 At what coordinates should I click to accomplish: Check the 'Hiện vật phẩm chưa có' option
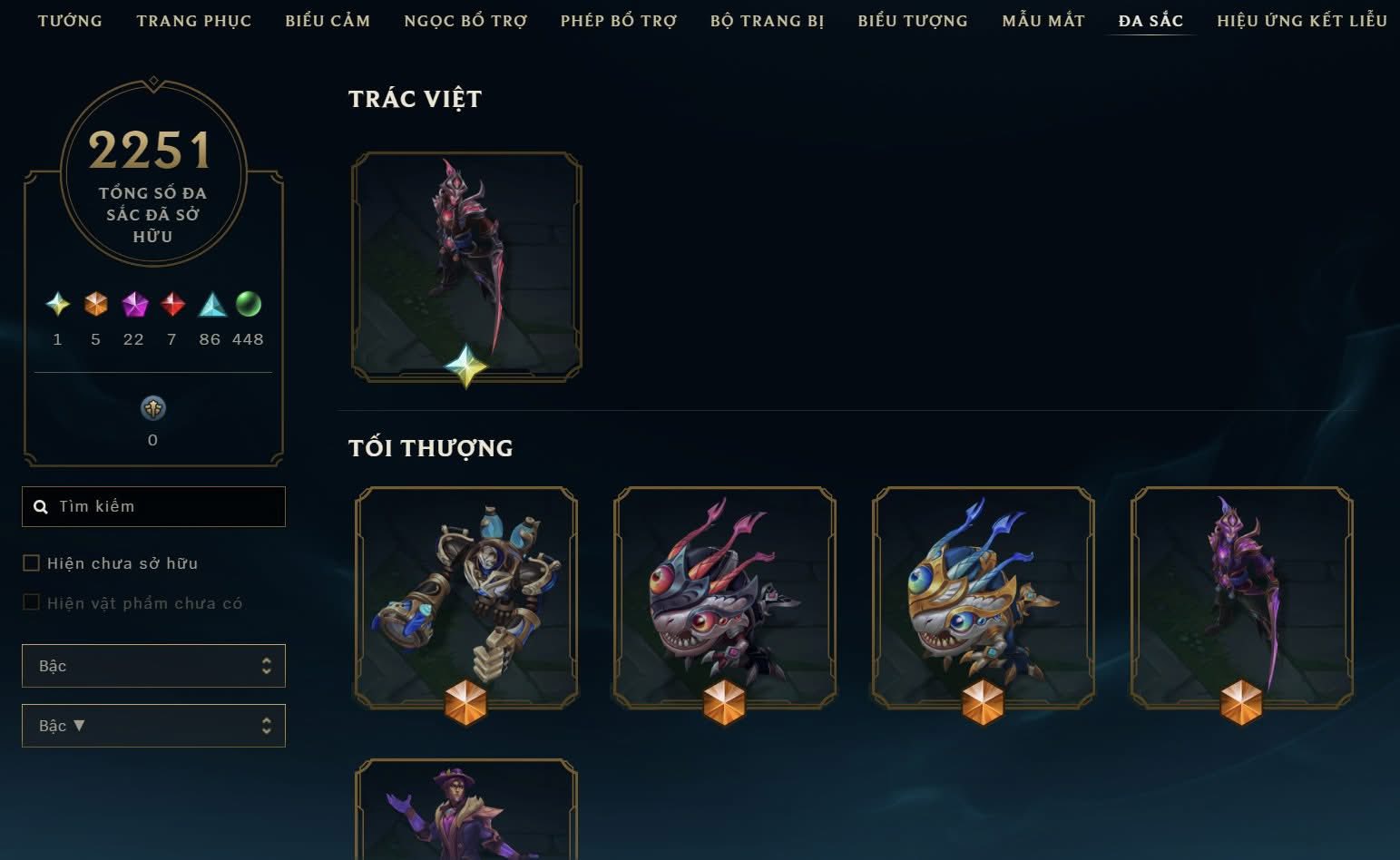pyautogui.click(x=31, y=601)
